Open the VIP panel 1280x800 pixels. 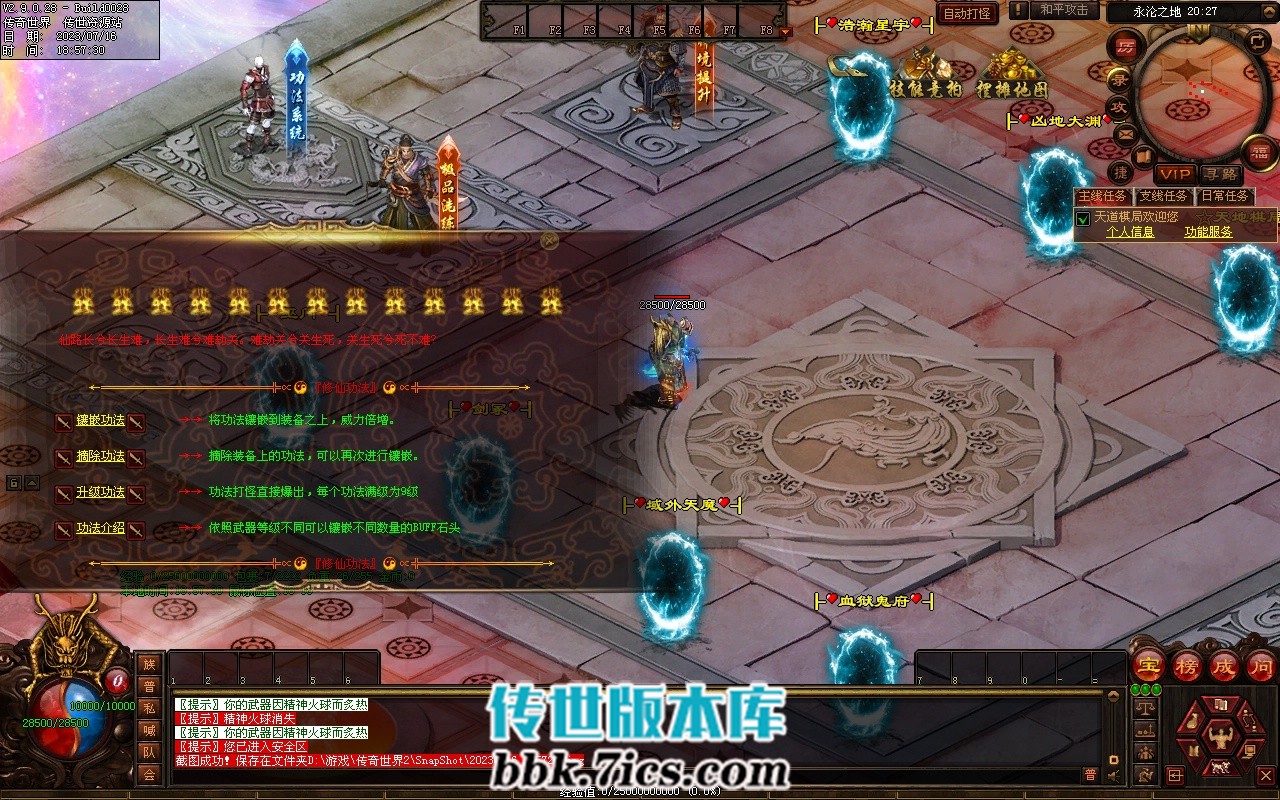point(1174,174)
